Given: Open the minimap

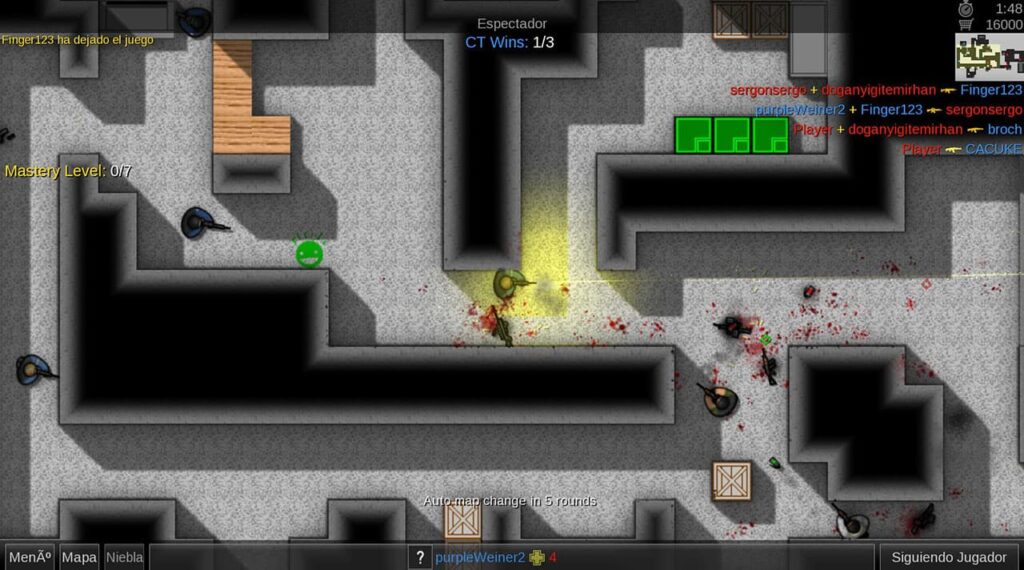Looking at the screenshot, I should (988, 57).
